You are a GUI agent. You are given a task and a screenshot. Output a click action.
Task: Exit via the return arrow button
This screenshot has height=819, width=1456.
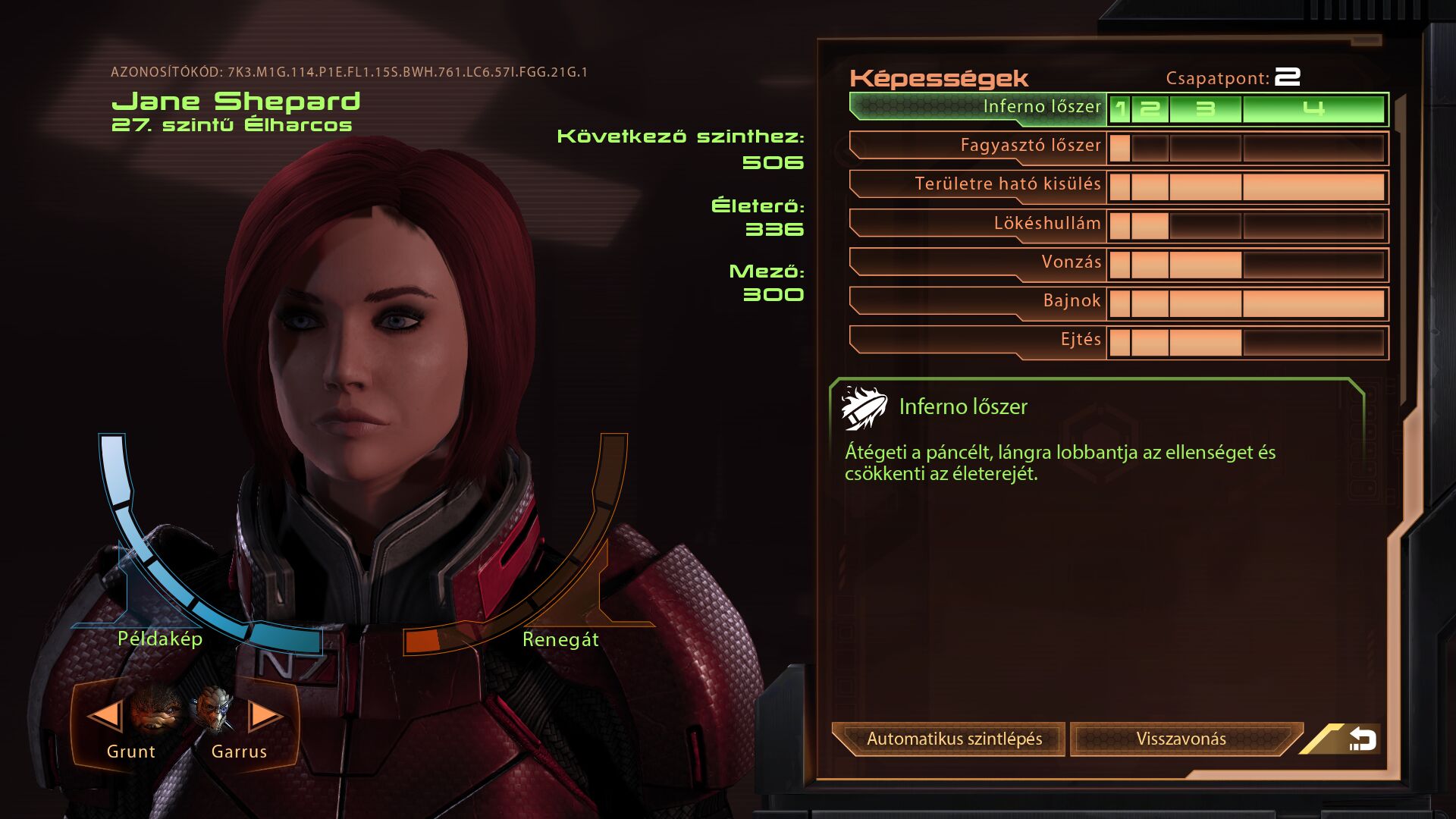click(x=1361, y=739)
